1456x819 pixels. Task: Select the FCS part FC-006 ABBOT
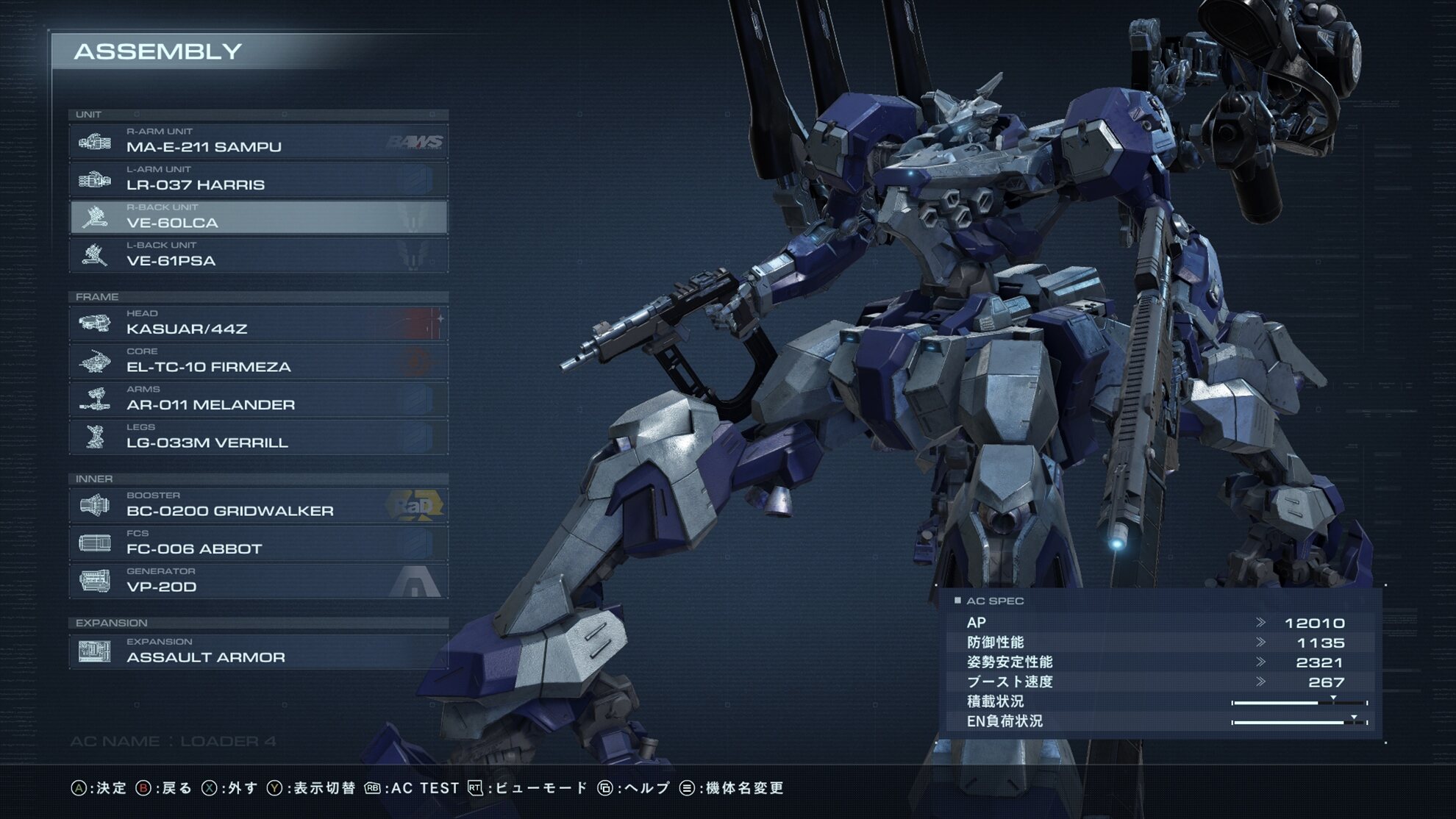(x=258, y=543)
